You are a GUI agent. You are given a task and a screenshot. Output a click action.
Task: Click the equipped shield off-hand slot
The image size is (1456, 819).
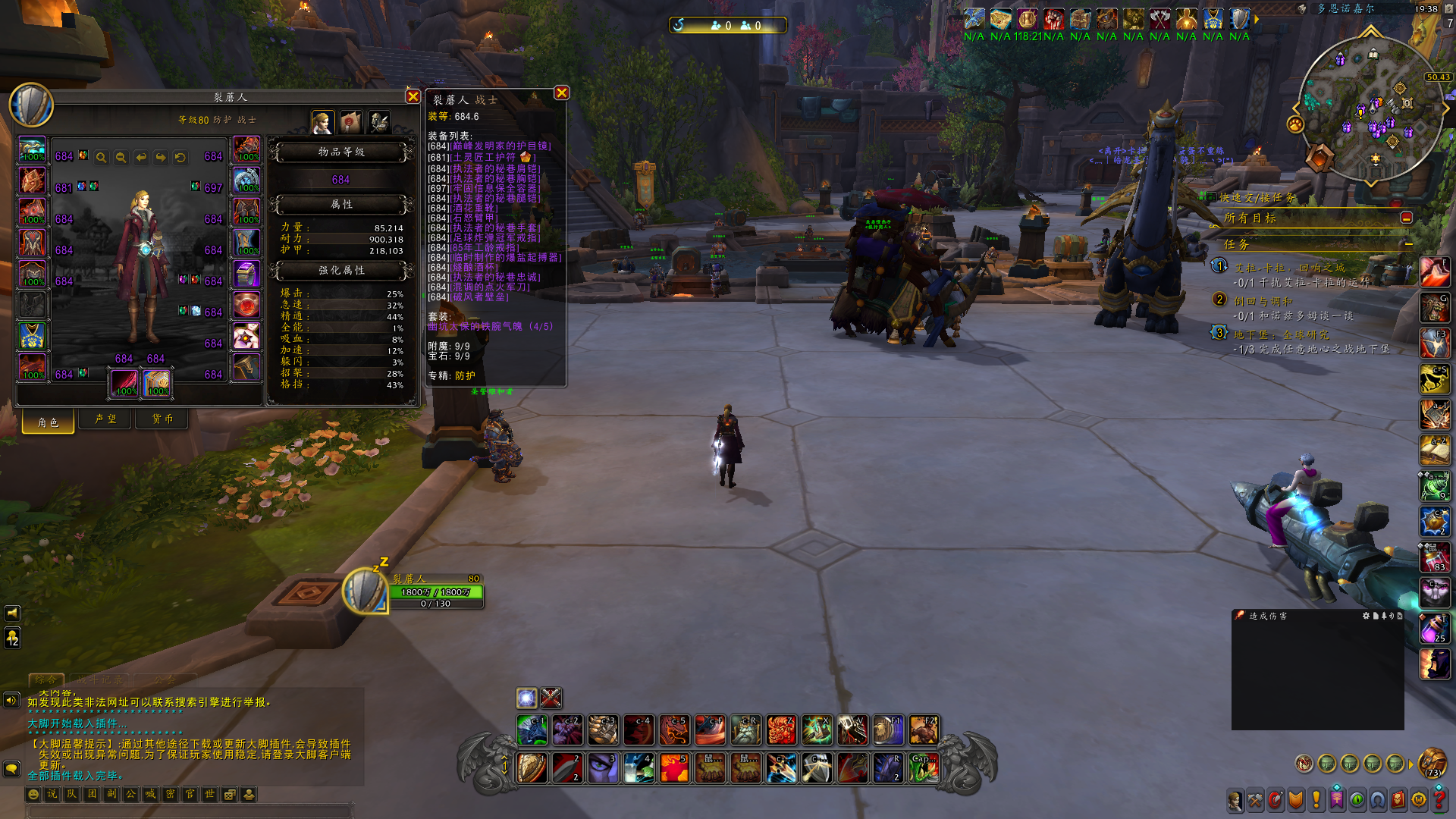157,383
